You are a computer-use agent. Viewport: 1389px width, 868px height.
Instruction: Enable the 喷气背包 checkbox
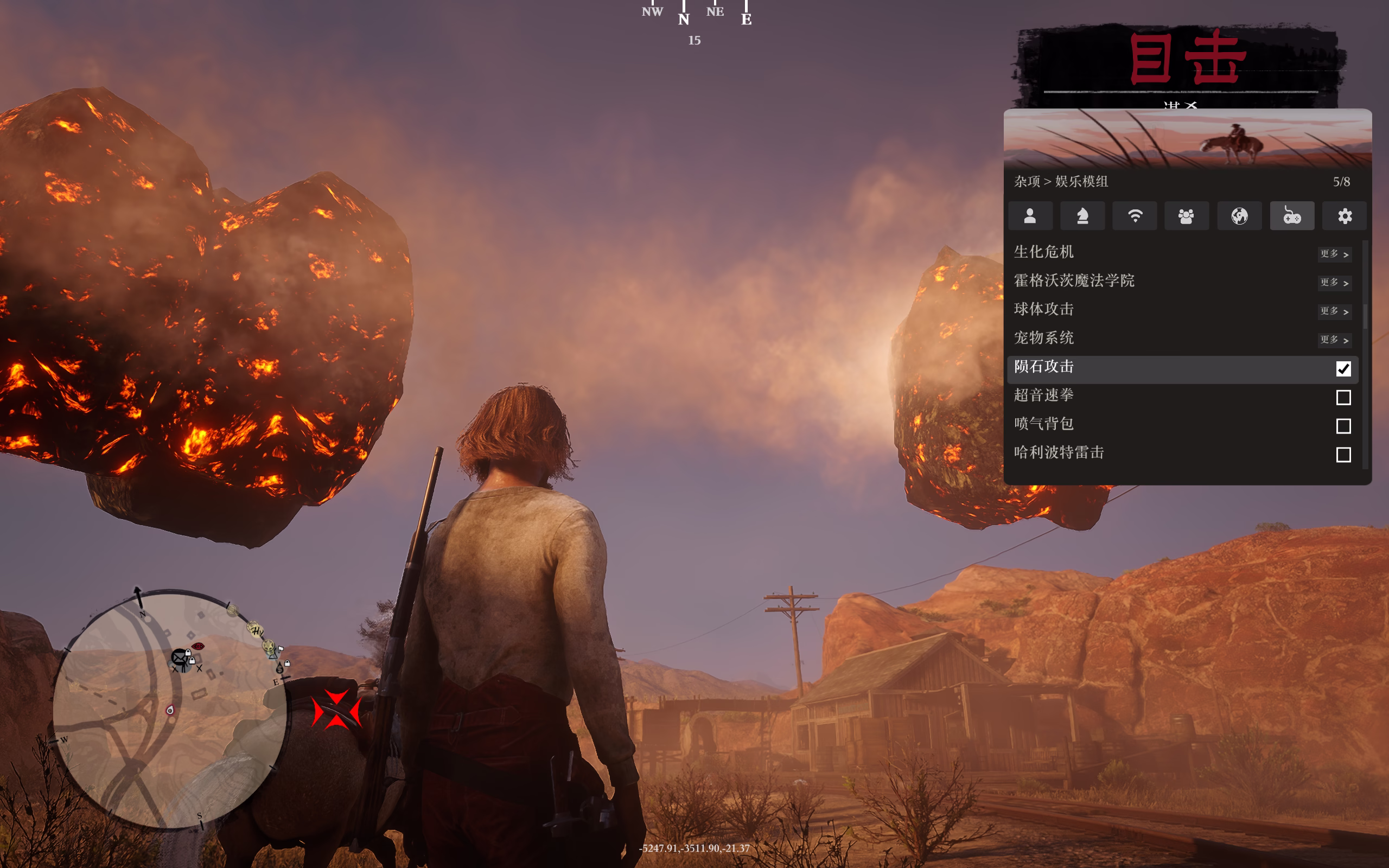click(1343, 426)
